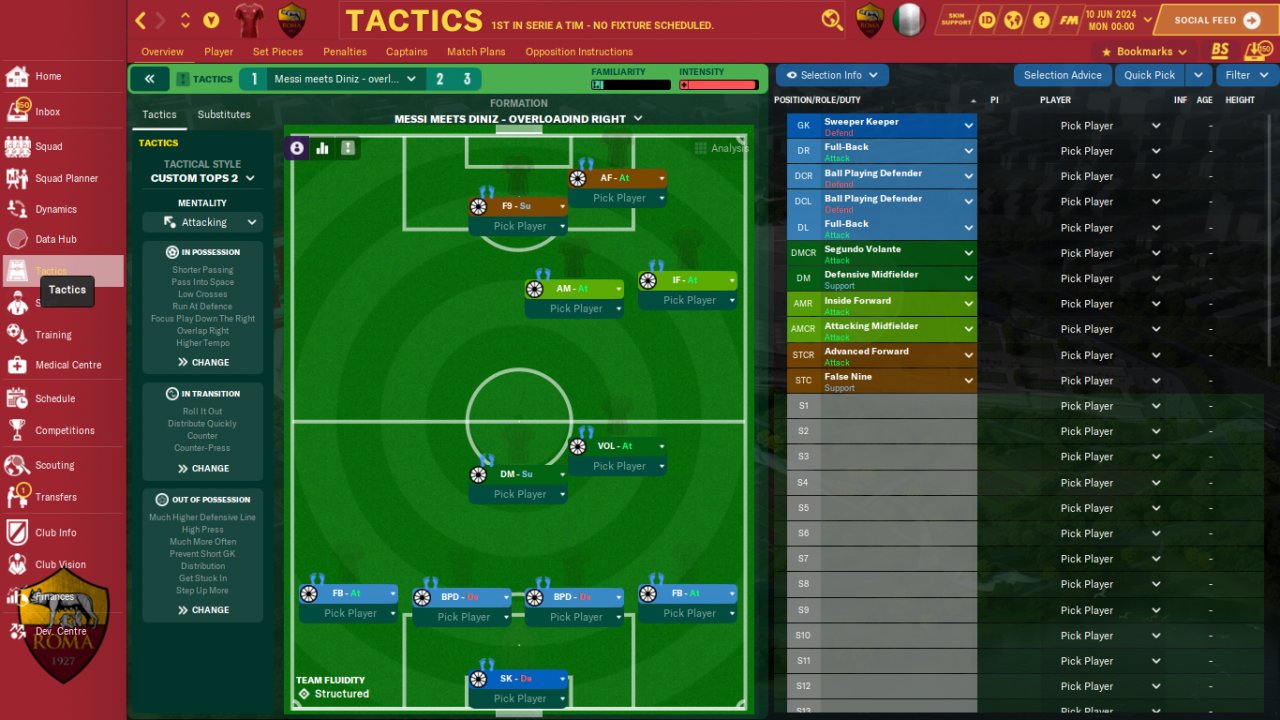Open the Mentality Attacking dropdown

coord(203,222)
